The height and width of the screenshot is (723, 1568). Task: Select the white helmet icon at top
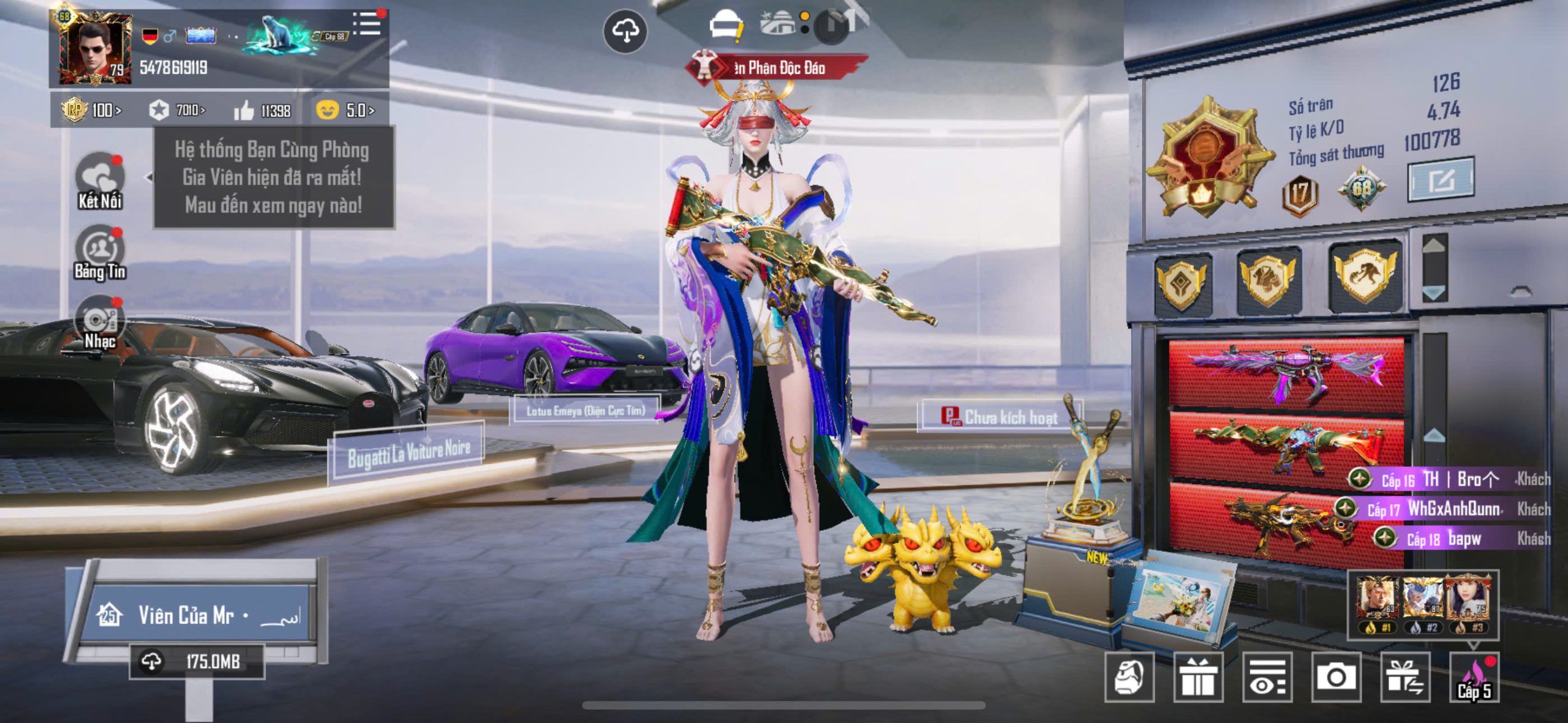tap(725, 26)
